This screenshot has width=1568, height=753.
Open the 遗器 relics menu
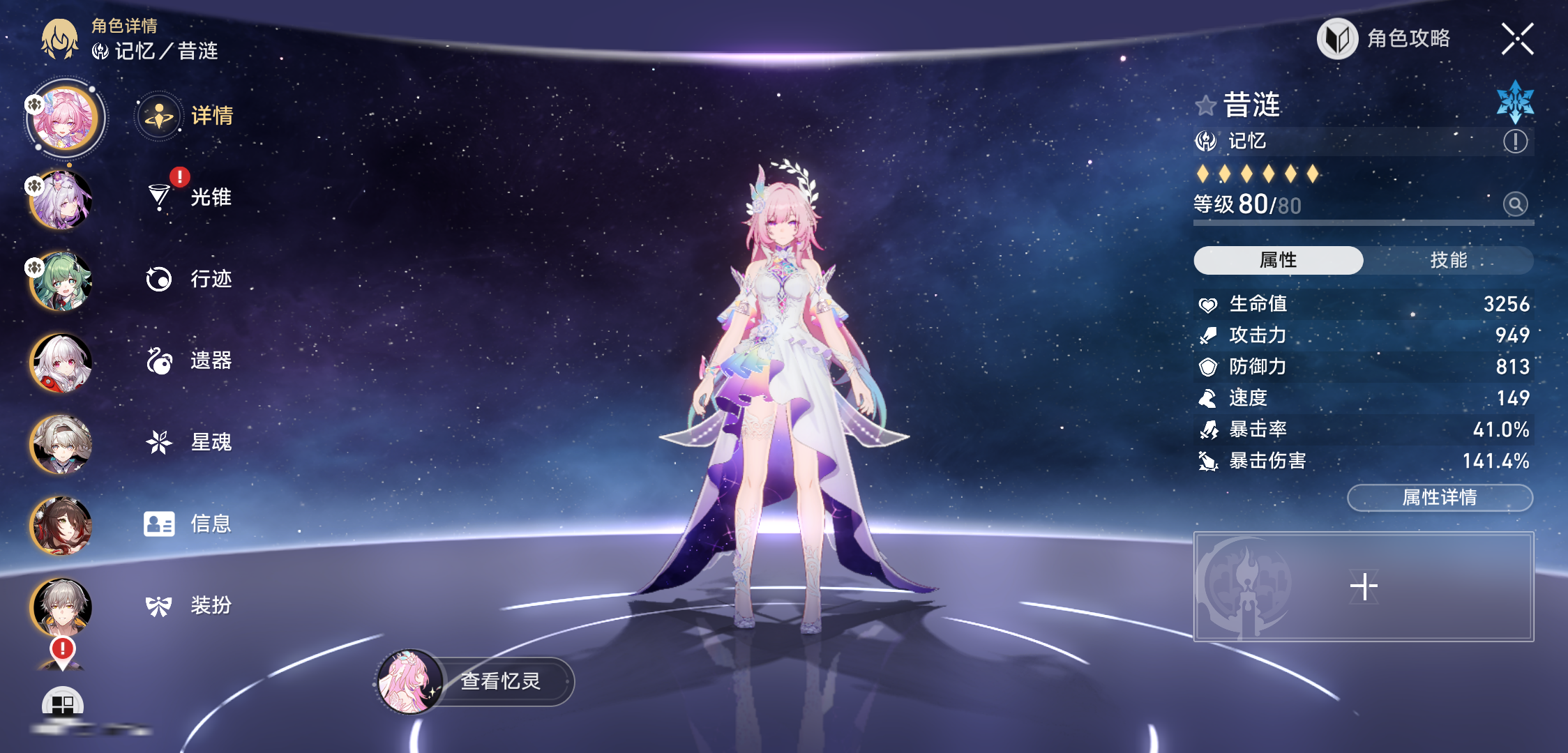[x=190, y=360]
